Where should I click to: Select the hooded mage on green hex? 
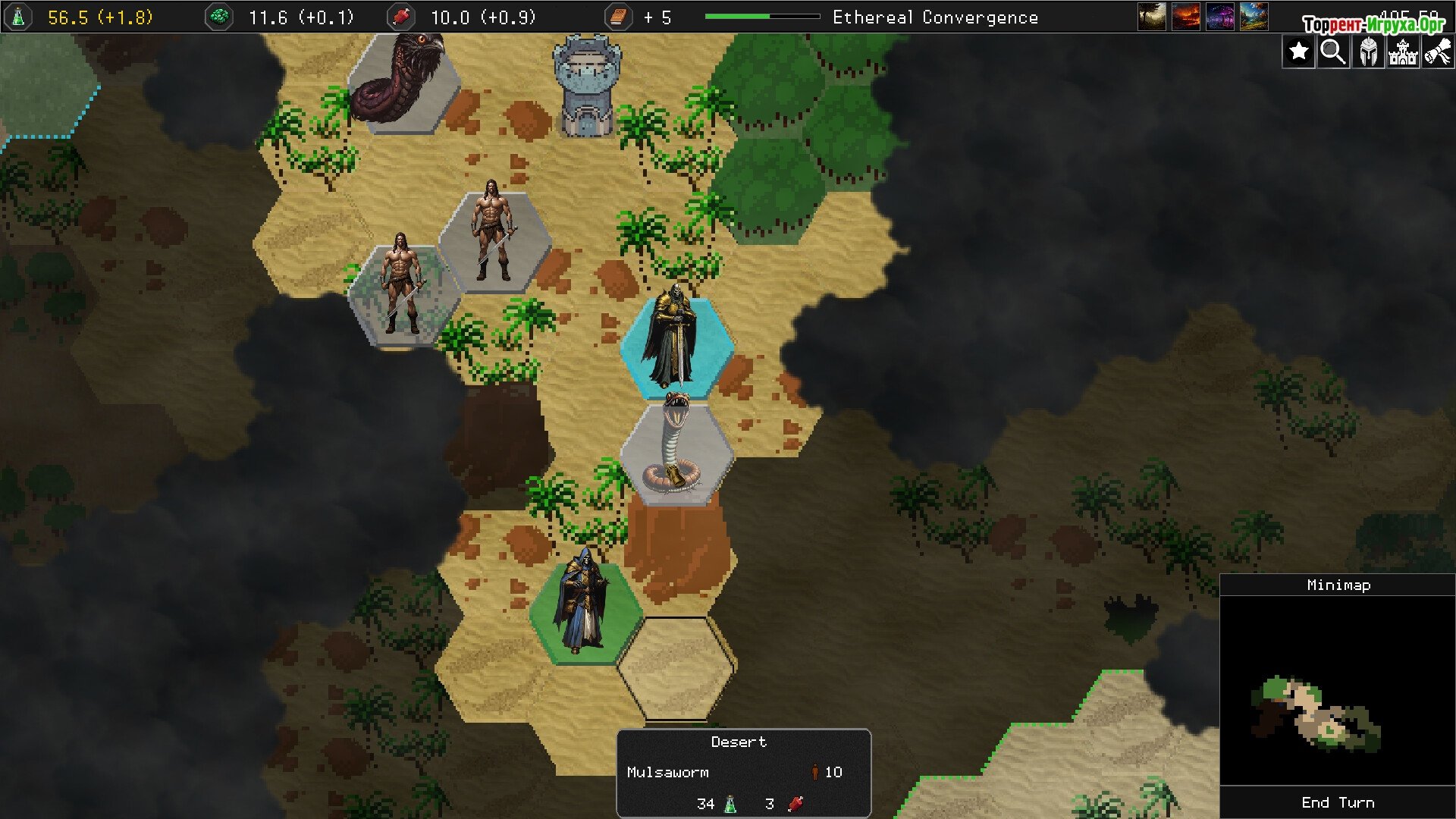click(584, 607)
